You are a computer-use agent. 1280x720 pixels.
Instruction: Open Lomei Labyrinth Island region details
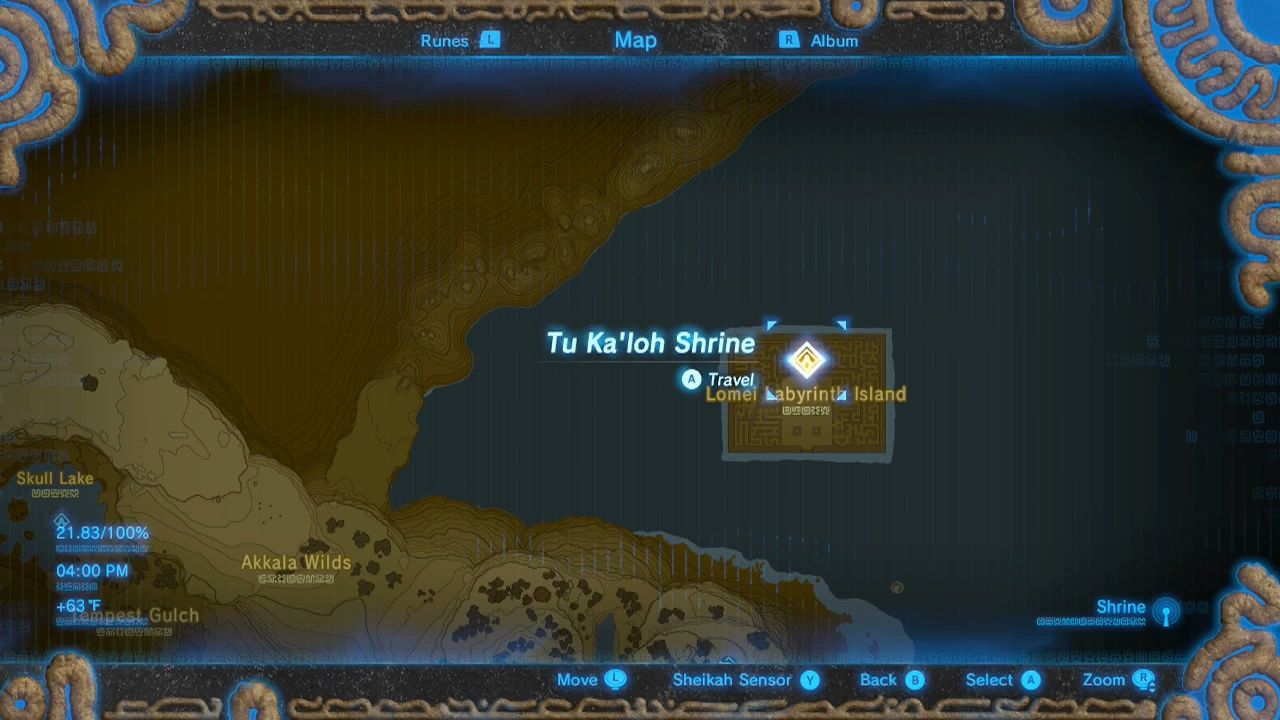[x=806, y=394]
